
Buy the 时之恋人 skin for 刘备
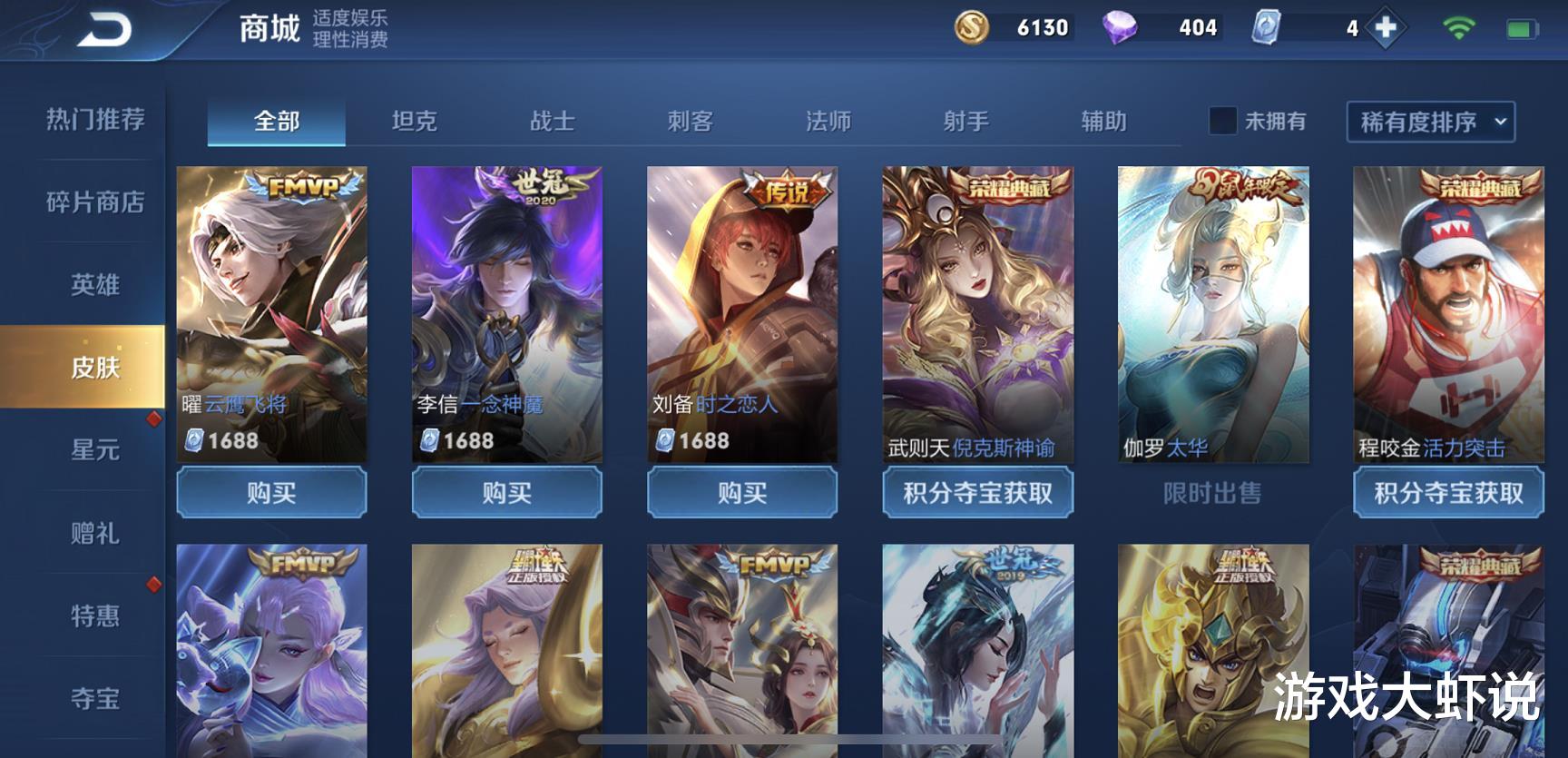tap(742, 493)
